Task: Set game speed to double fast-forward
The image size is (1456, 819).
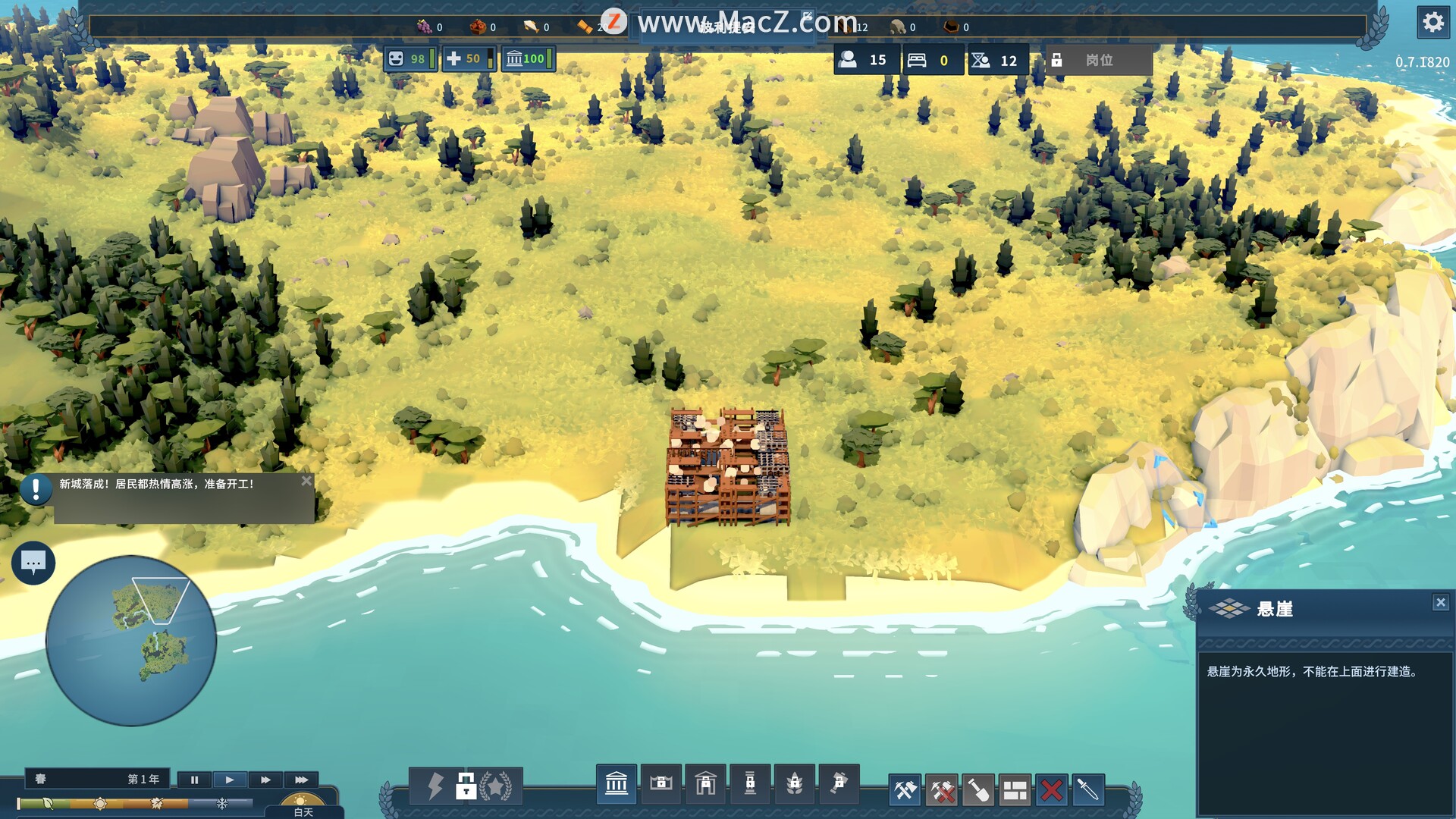Action: pos(265,780)
